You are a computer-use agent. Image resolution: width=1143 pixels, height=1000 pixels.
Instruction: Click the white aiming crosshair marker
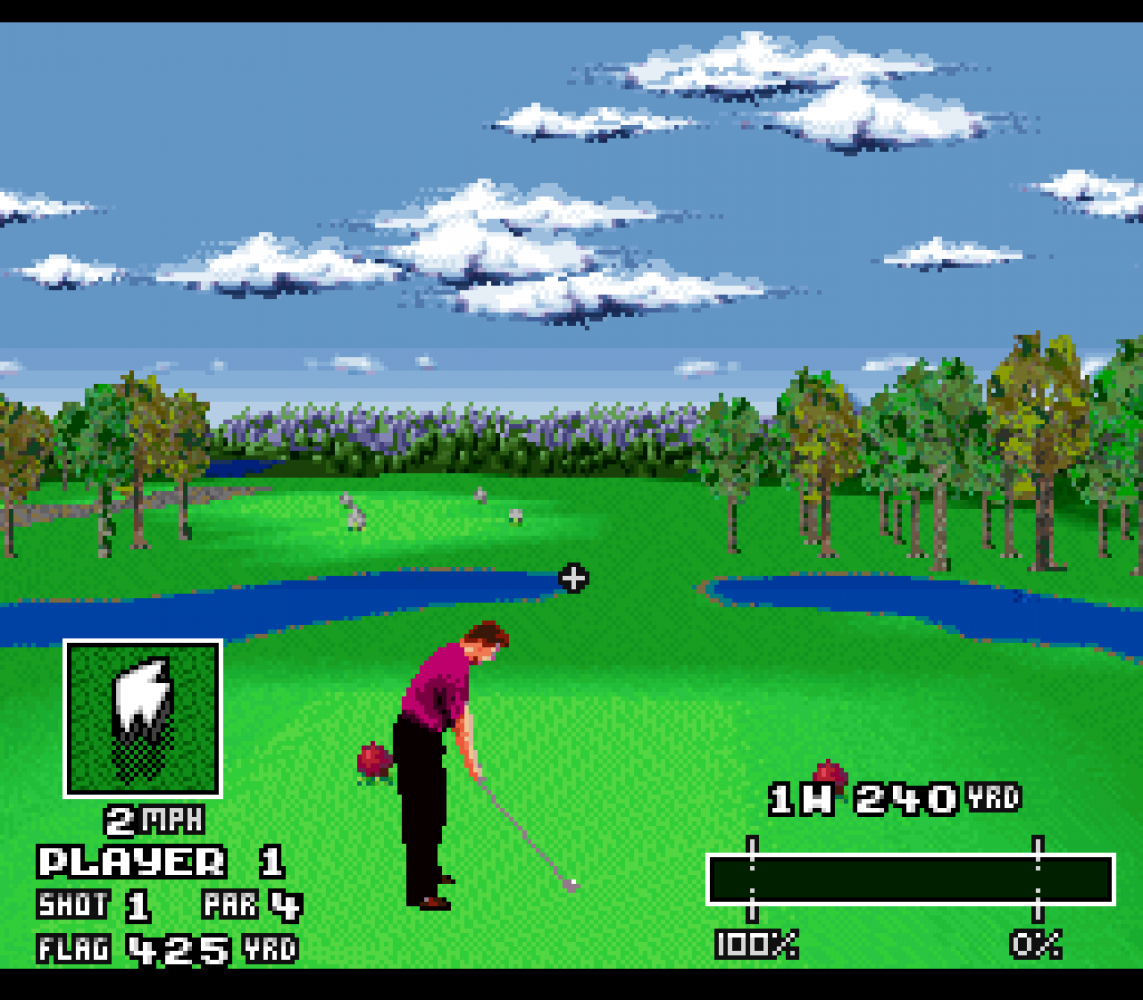[x=573, y=578]
